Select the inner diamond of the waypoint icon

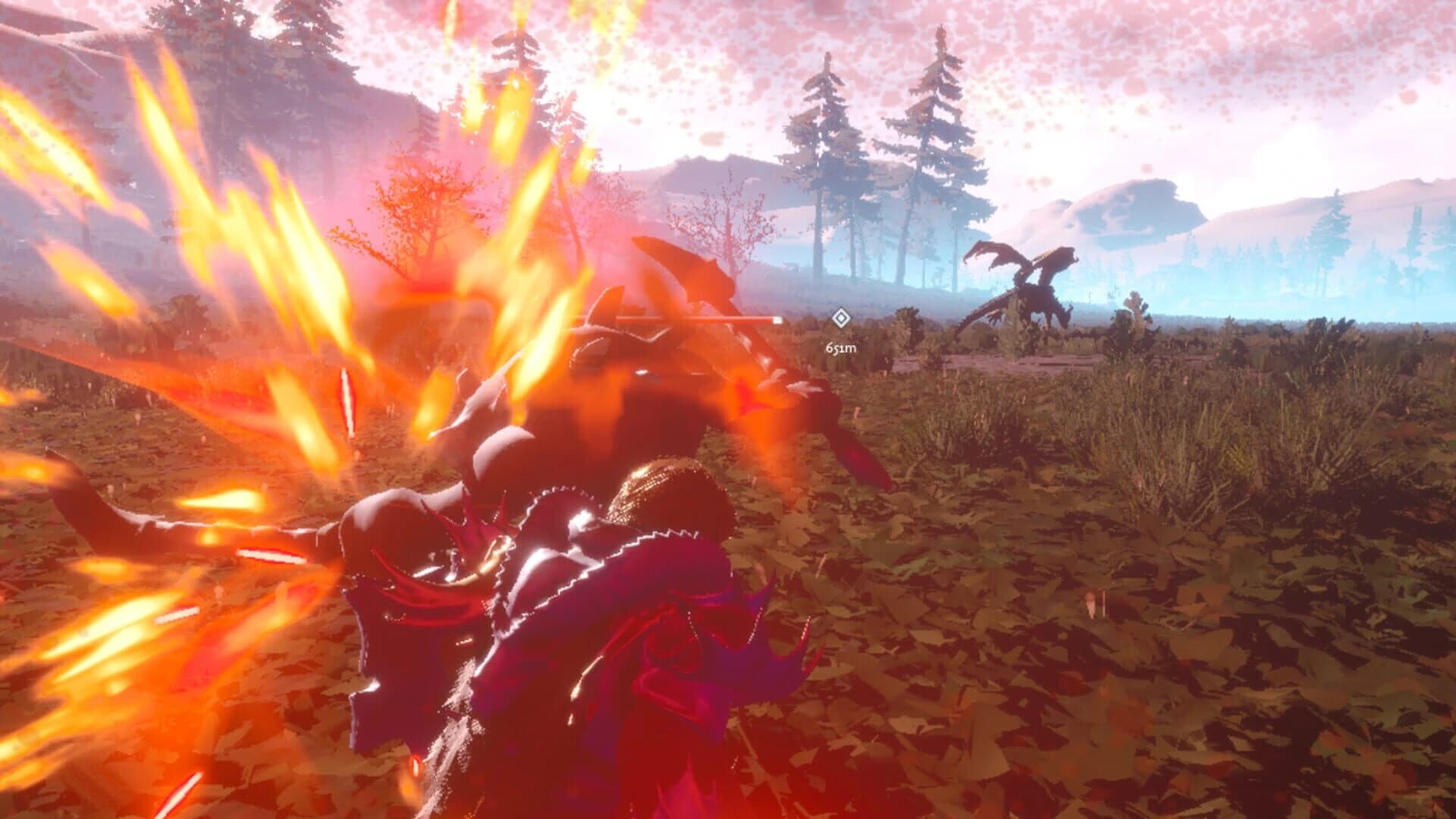(839, 322)
